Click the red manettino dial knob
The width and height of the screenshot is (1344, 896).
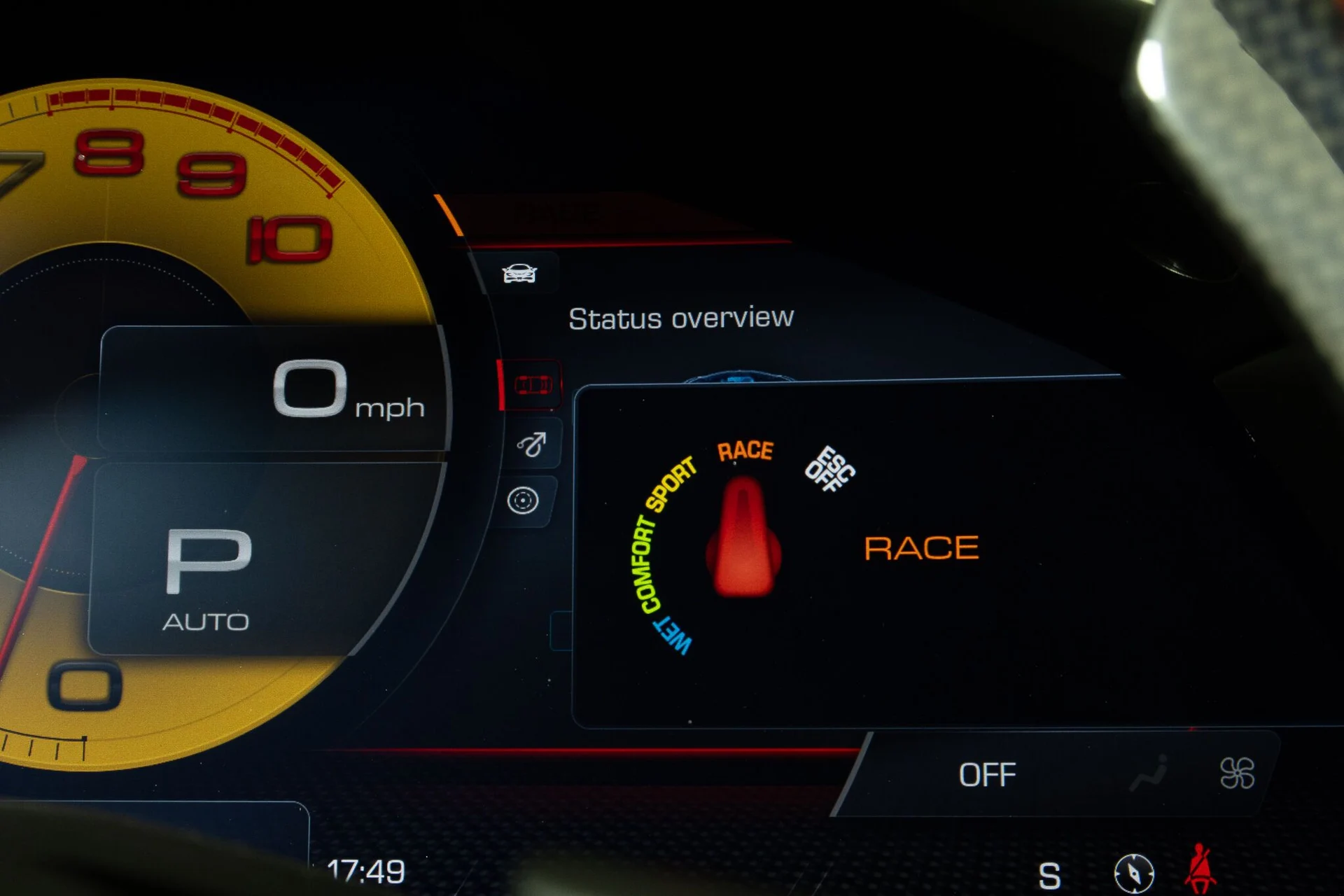pos(743,539)
